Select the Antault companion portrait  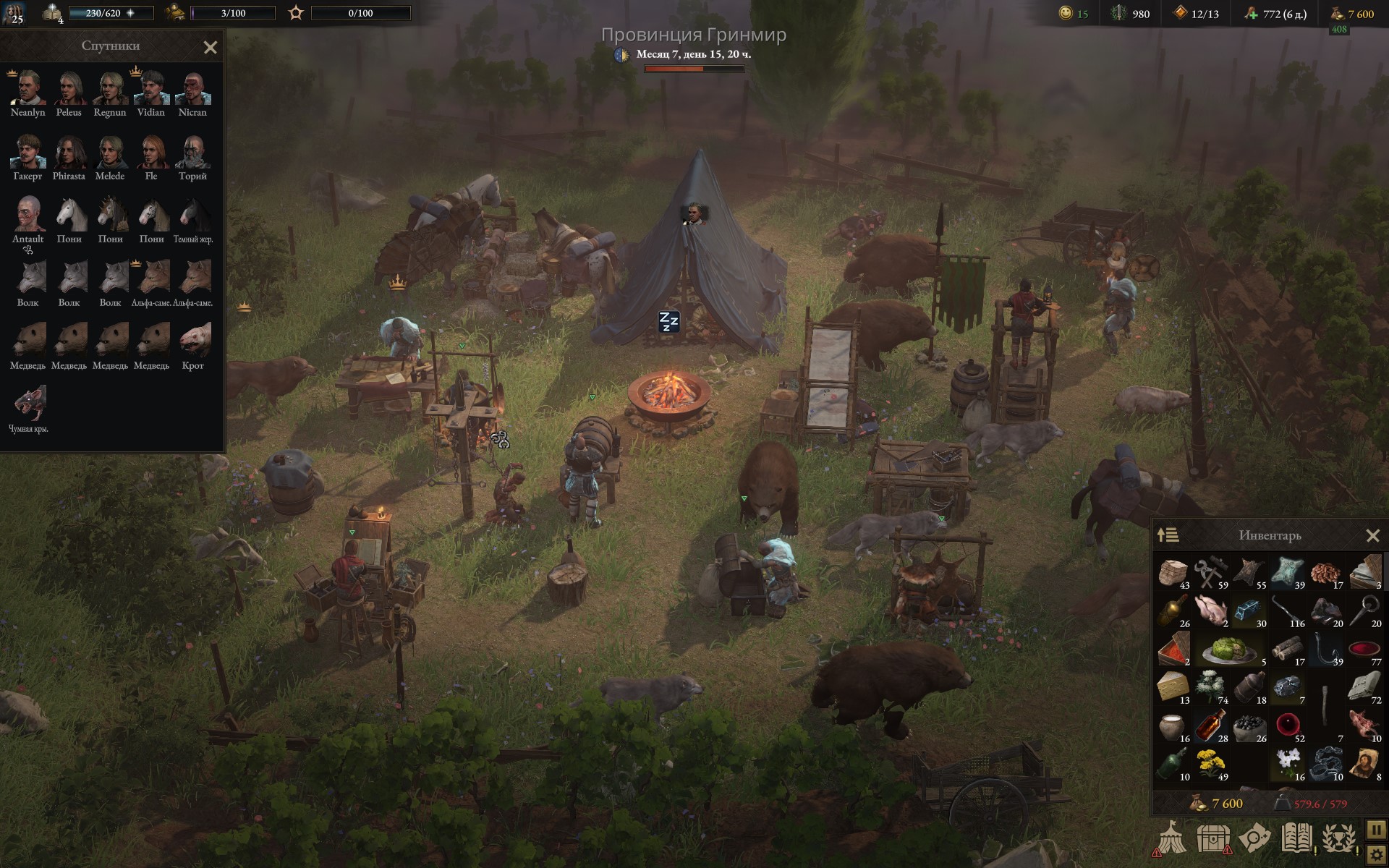click(28, 215)
